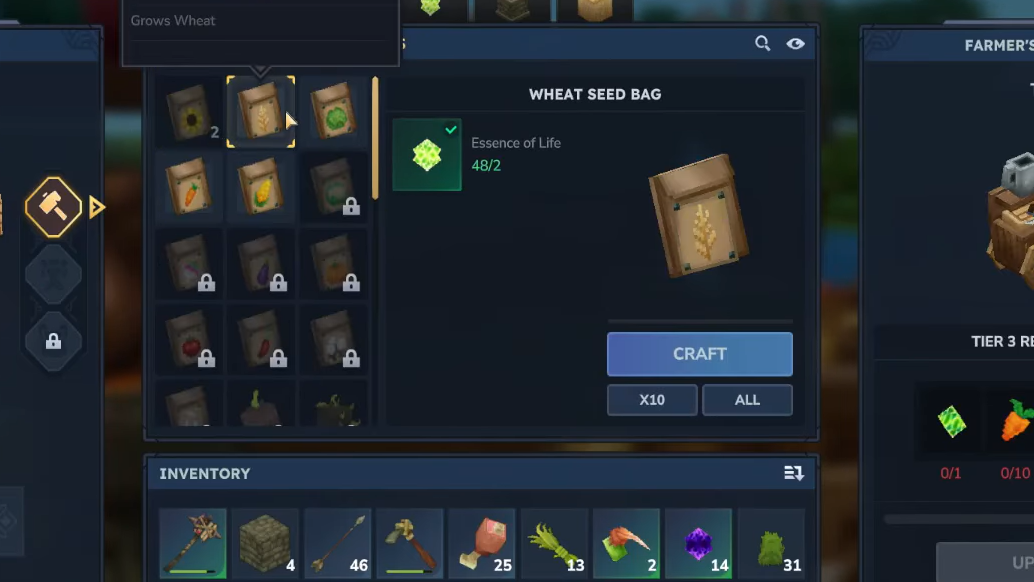Craft the Wheat Seed Bag
This screenshot has width=1034, height=582.
pos(699,354)
